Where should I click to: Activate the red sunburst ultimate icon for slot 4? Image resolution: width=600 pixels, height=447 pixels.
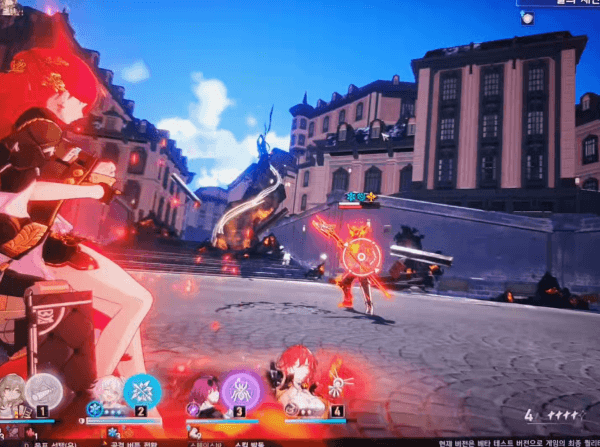(x=337, y=386)
